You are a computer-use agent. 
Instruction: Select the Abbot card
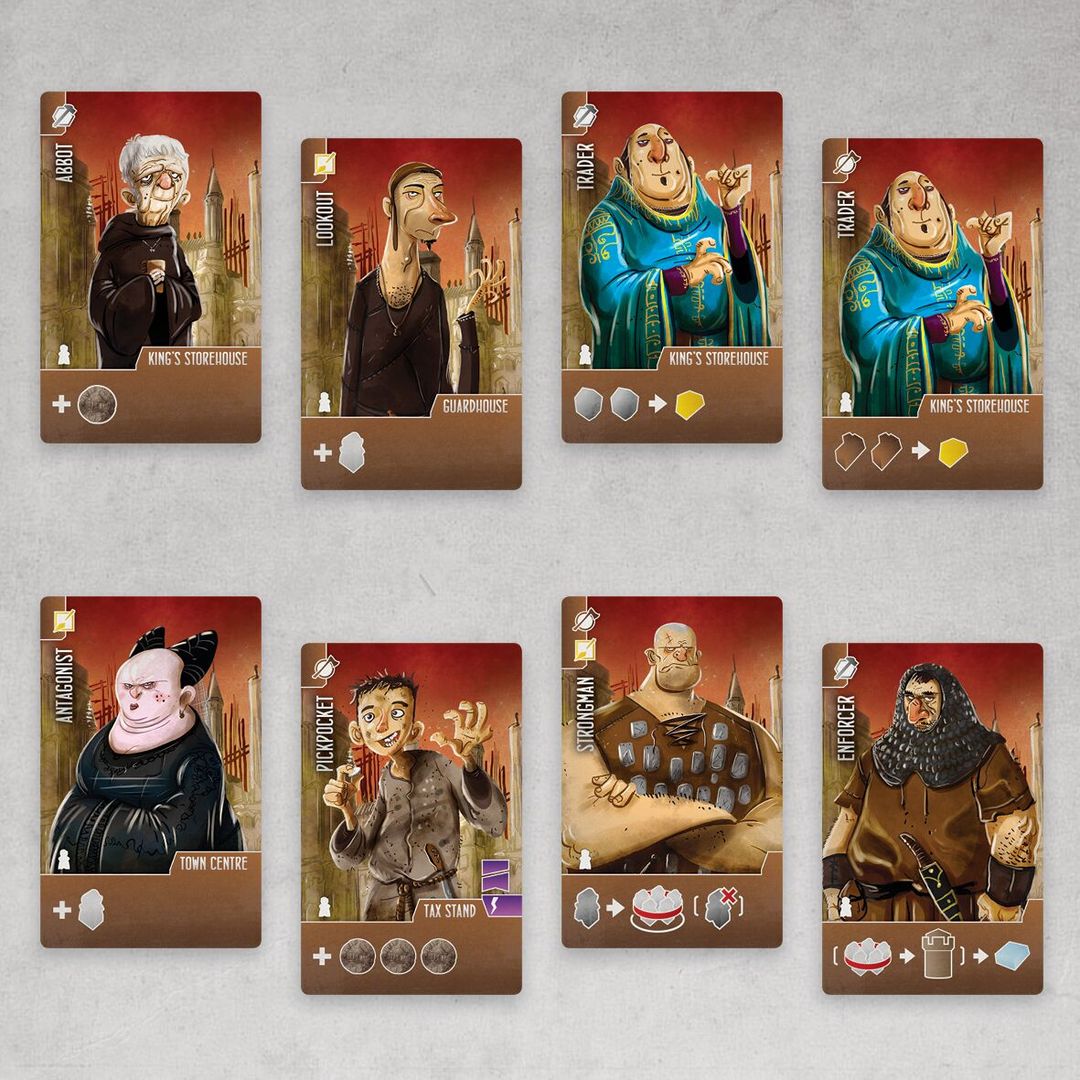(x=150, y=267)
